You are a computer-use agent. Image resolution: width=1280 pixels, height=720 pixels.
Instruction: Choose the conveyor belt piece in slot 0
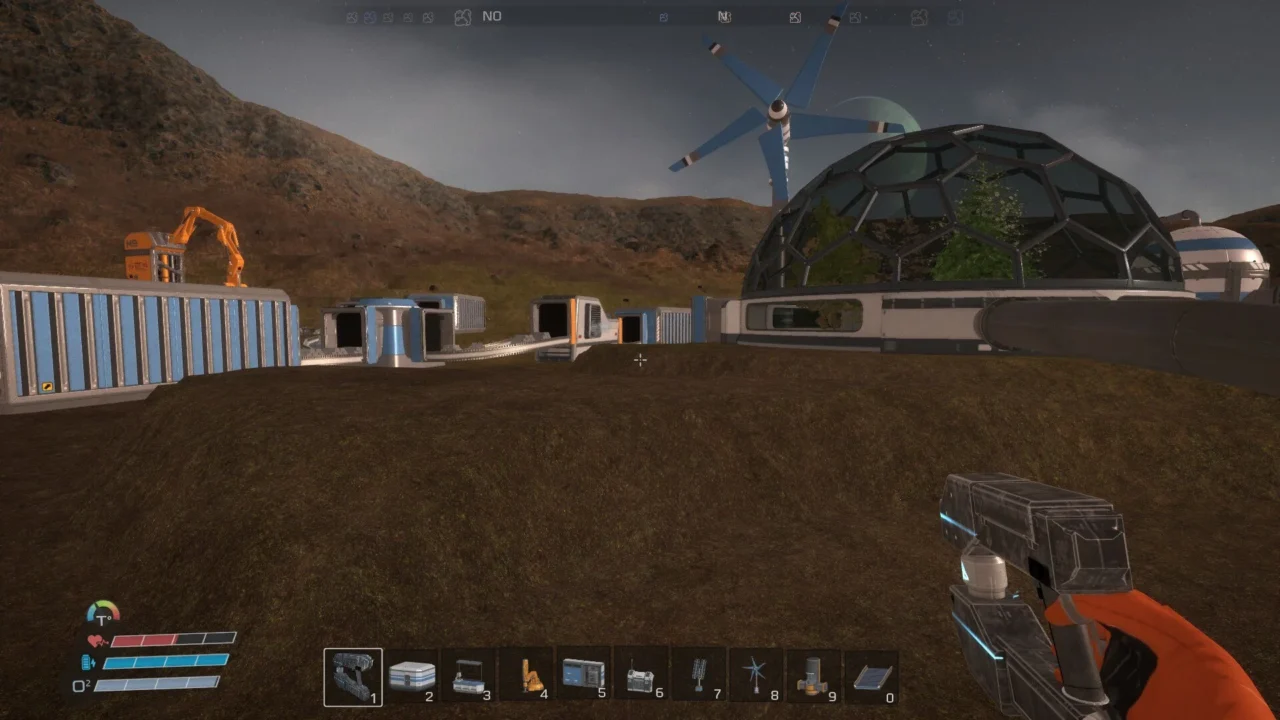click(x=871, y=677)
